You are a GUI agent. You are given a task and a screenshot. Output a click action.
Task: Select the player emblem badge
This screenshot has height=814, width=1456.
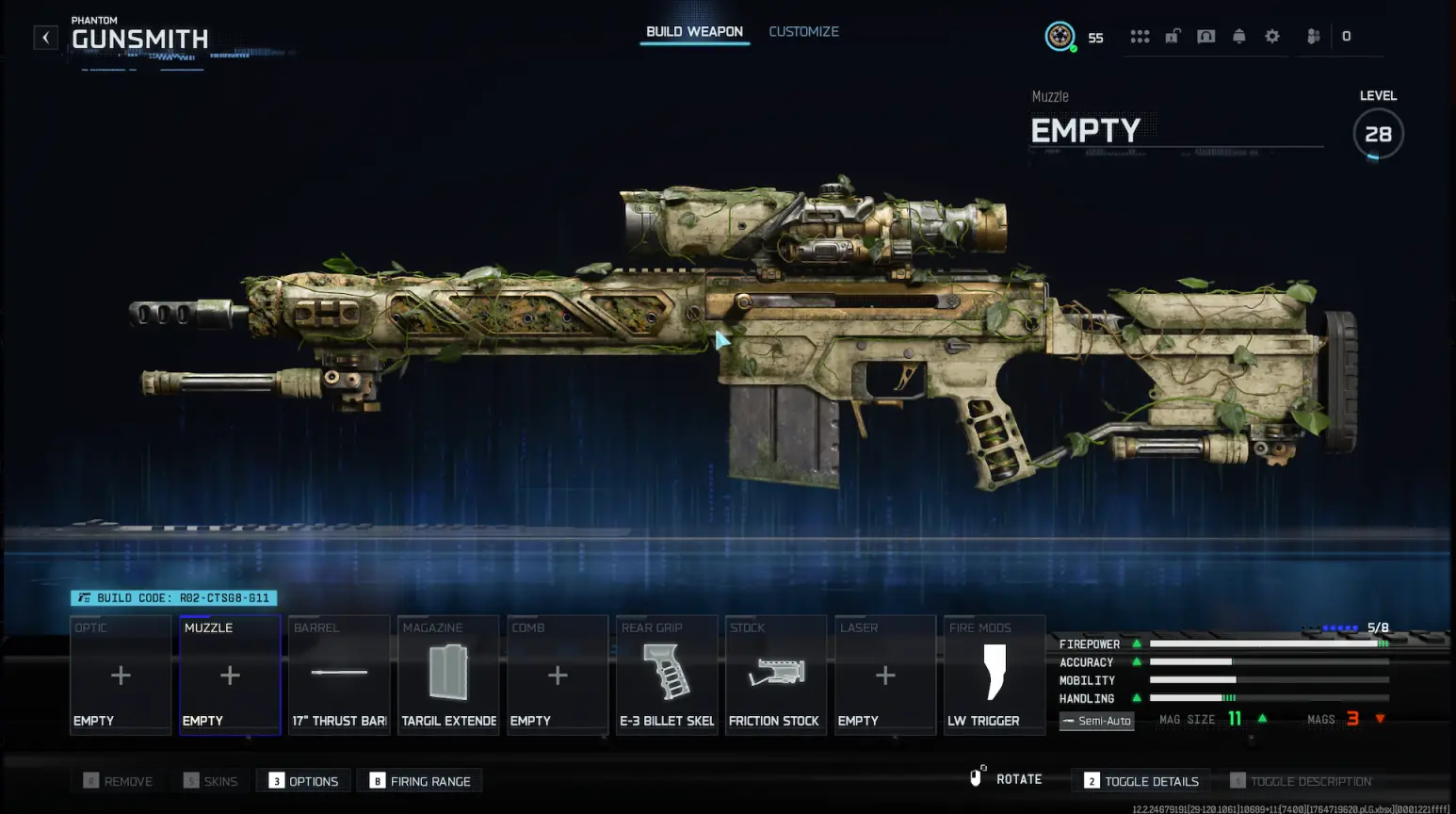pos(1059,38)
